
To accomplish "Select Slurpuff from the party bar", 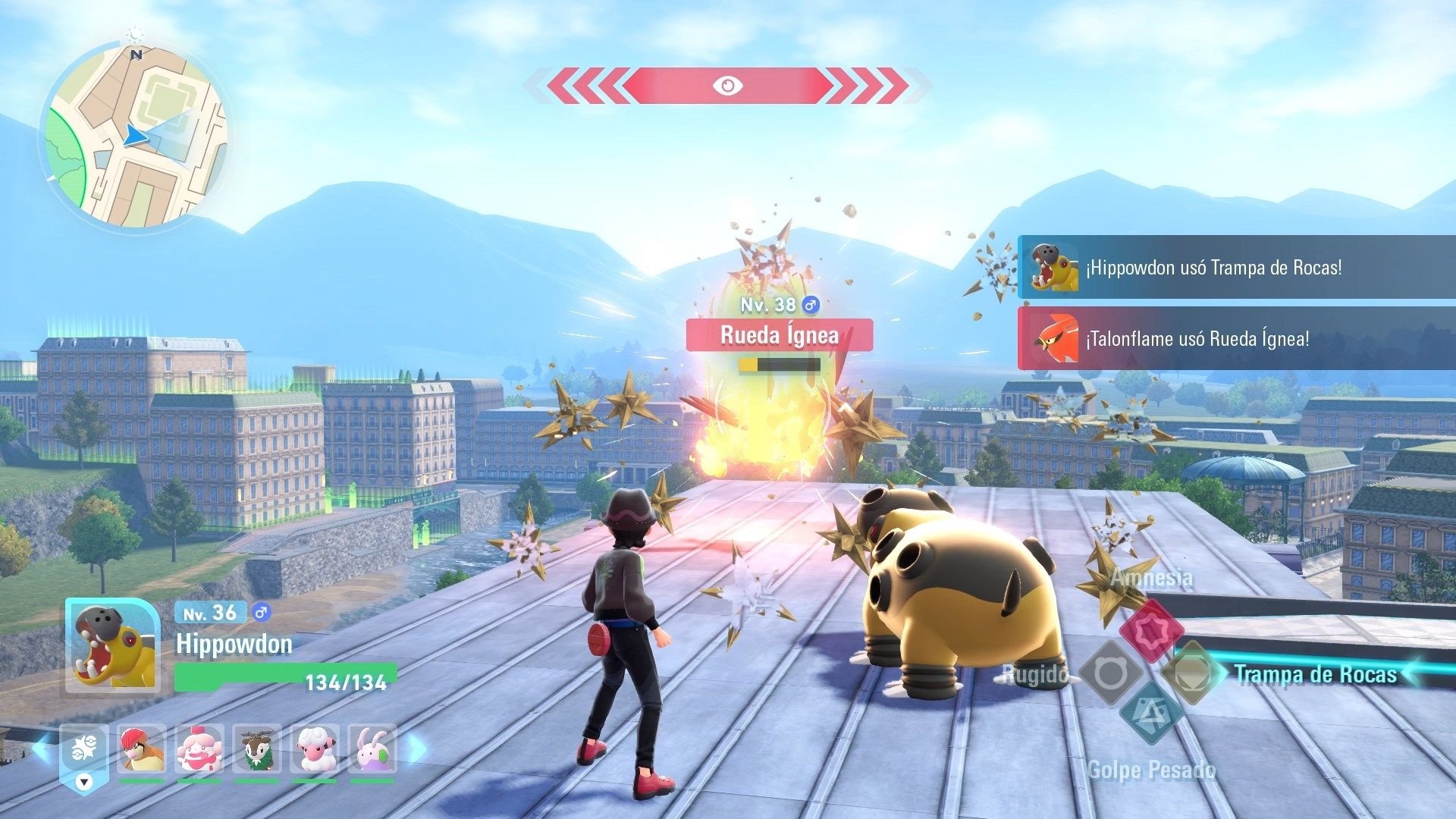I will 199,748.
